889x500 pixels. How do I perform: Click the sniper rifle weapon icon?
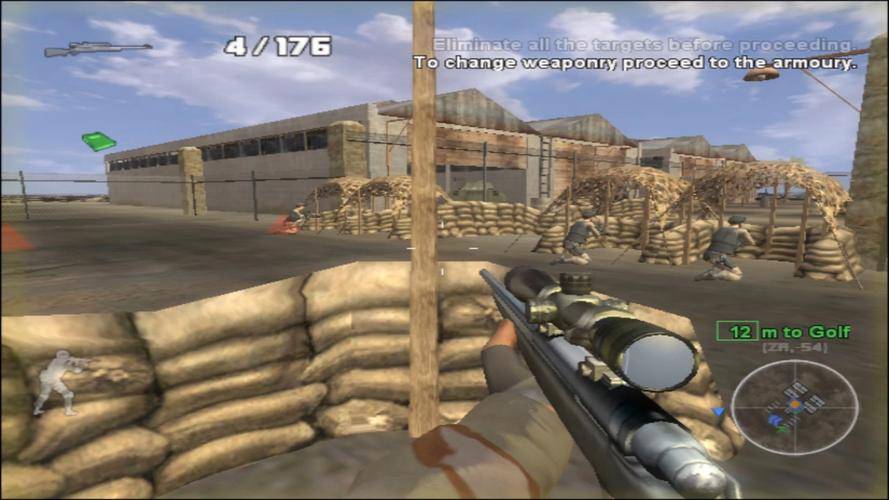97,49
